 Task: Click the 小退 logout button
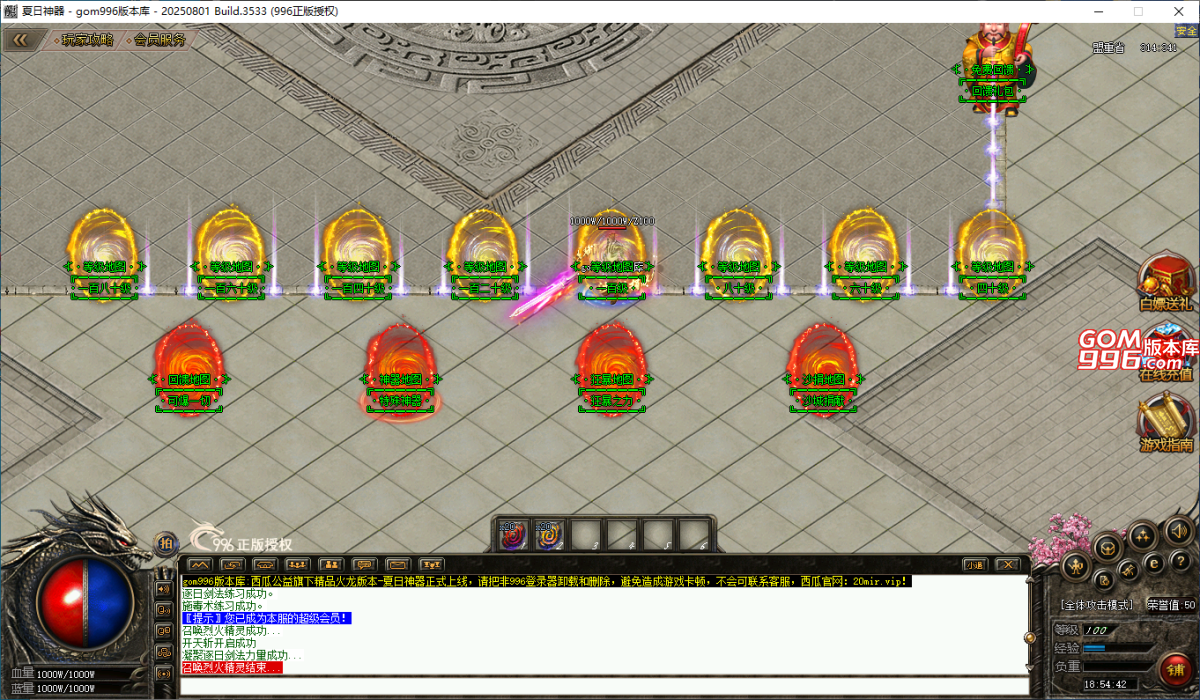pyautogui.click(x=974, y=565)
